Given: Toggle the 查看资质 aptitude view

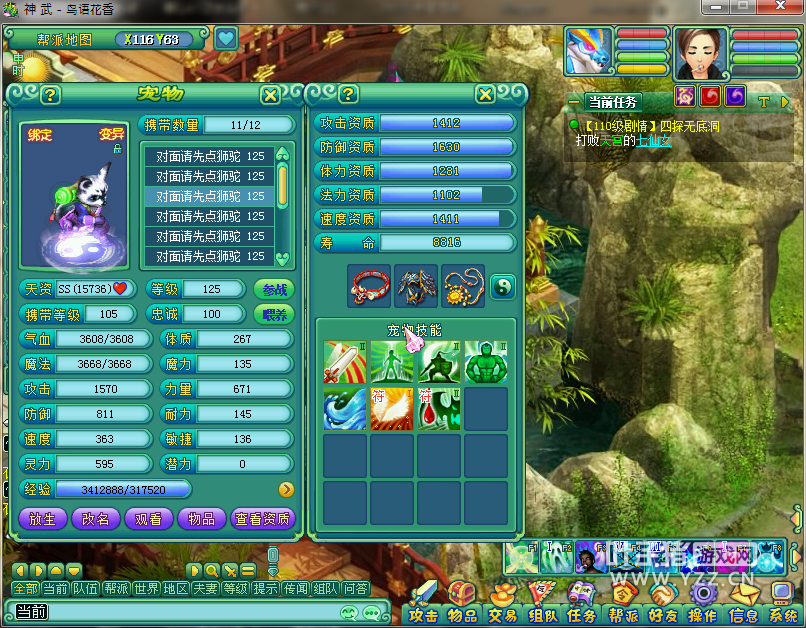Looking at the screenshot, I should [262, 518].
